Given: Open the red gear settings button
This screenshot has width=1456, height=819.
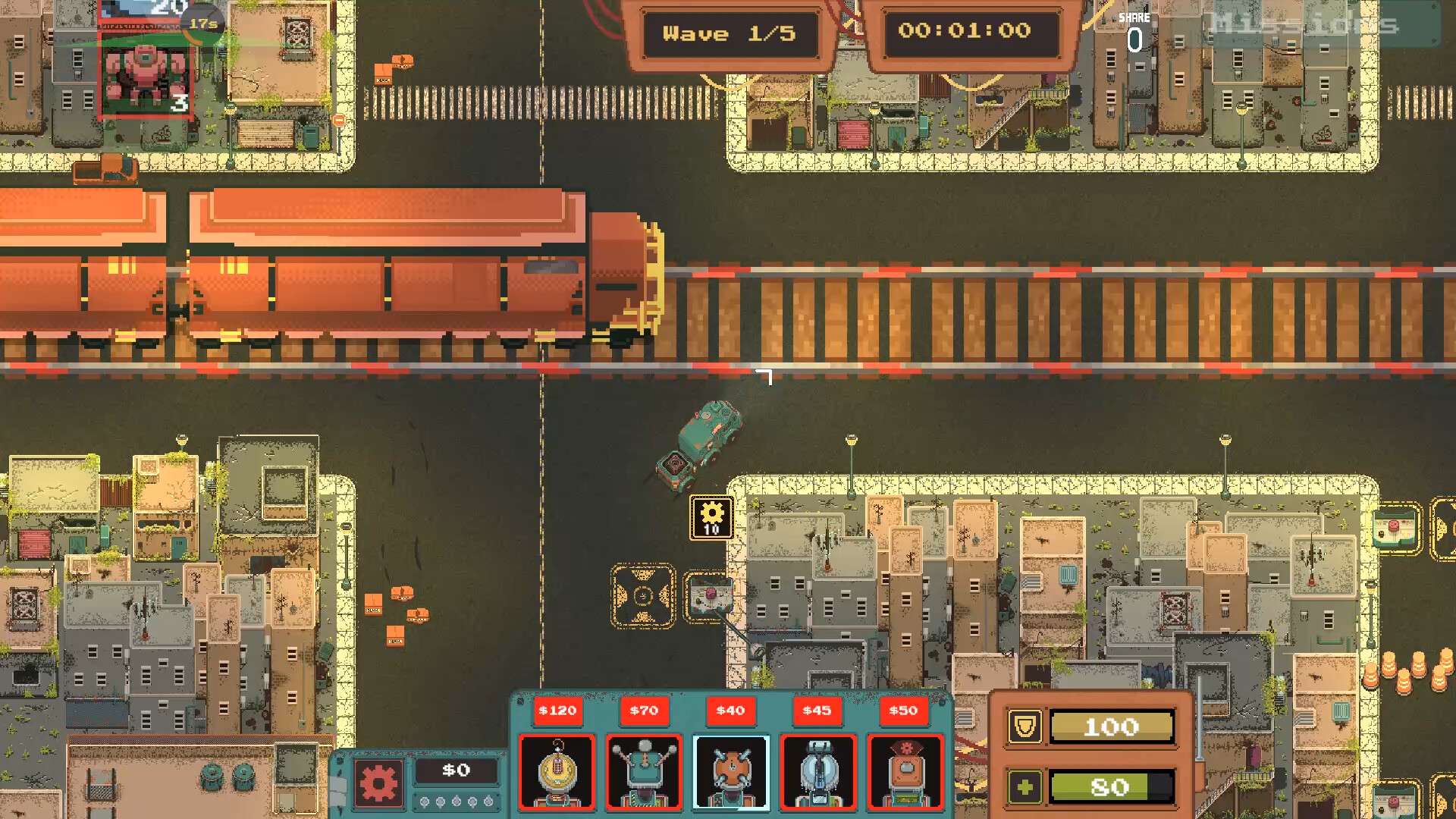Looking at the screenshot, I should pos(378,783).
